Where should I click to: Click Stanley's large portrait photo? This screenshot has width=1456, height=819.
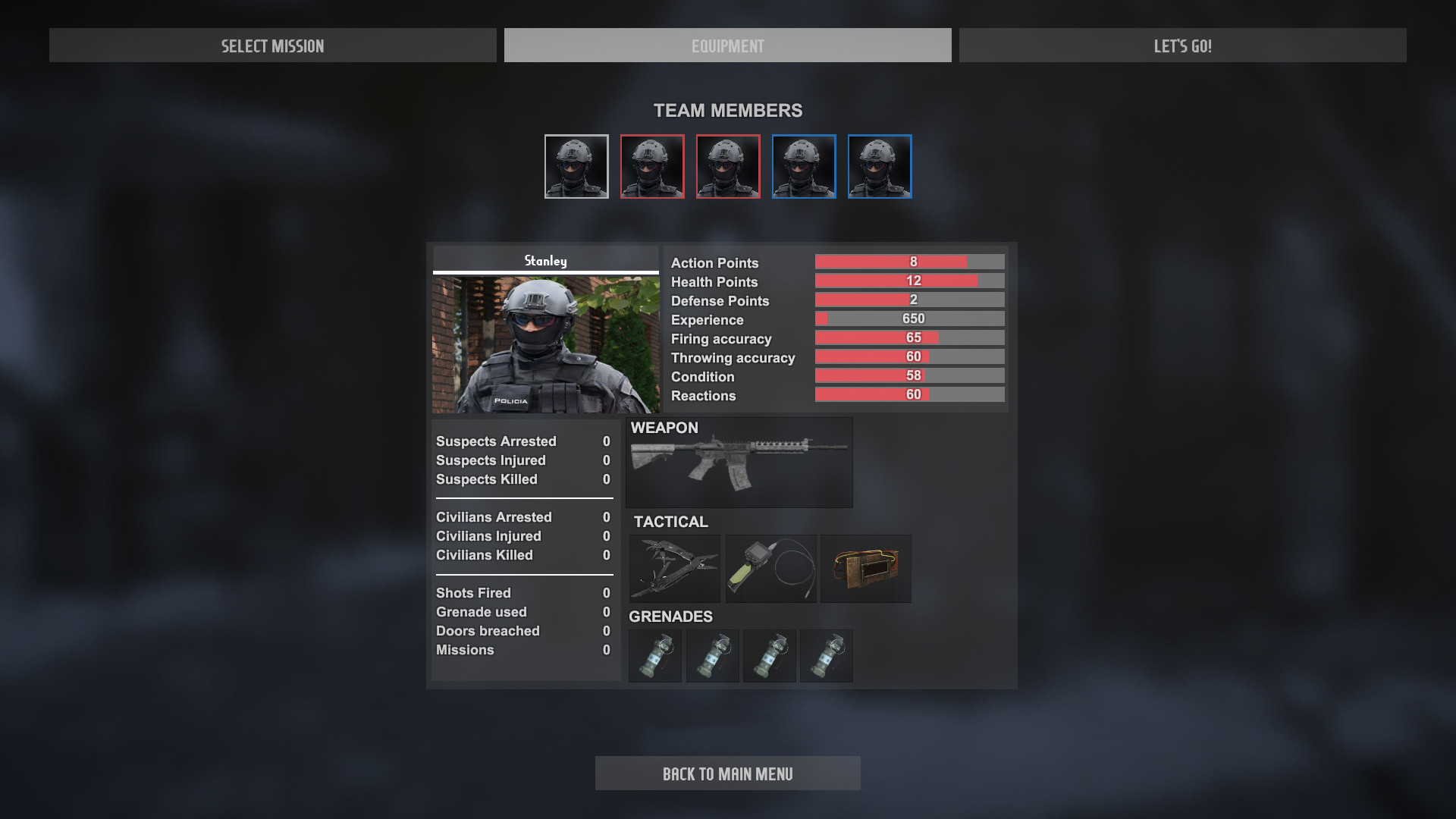545,344
